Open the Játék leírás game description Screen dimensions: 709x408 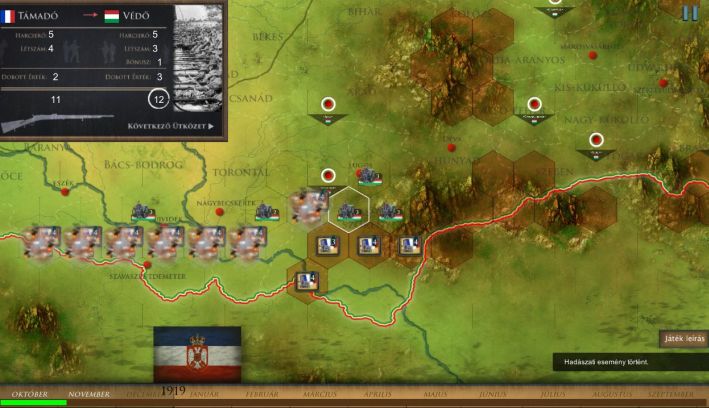pos(683,339)
